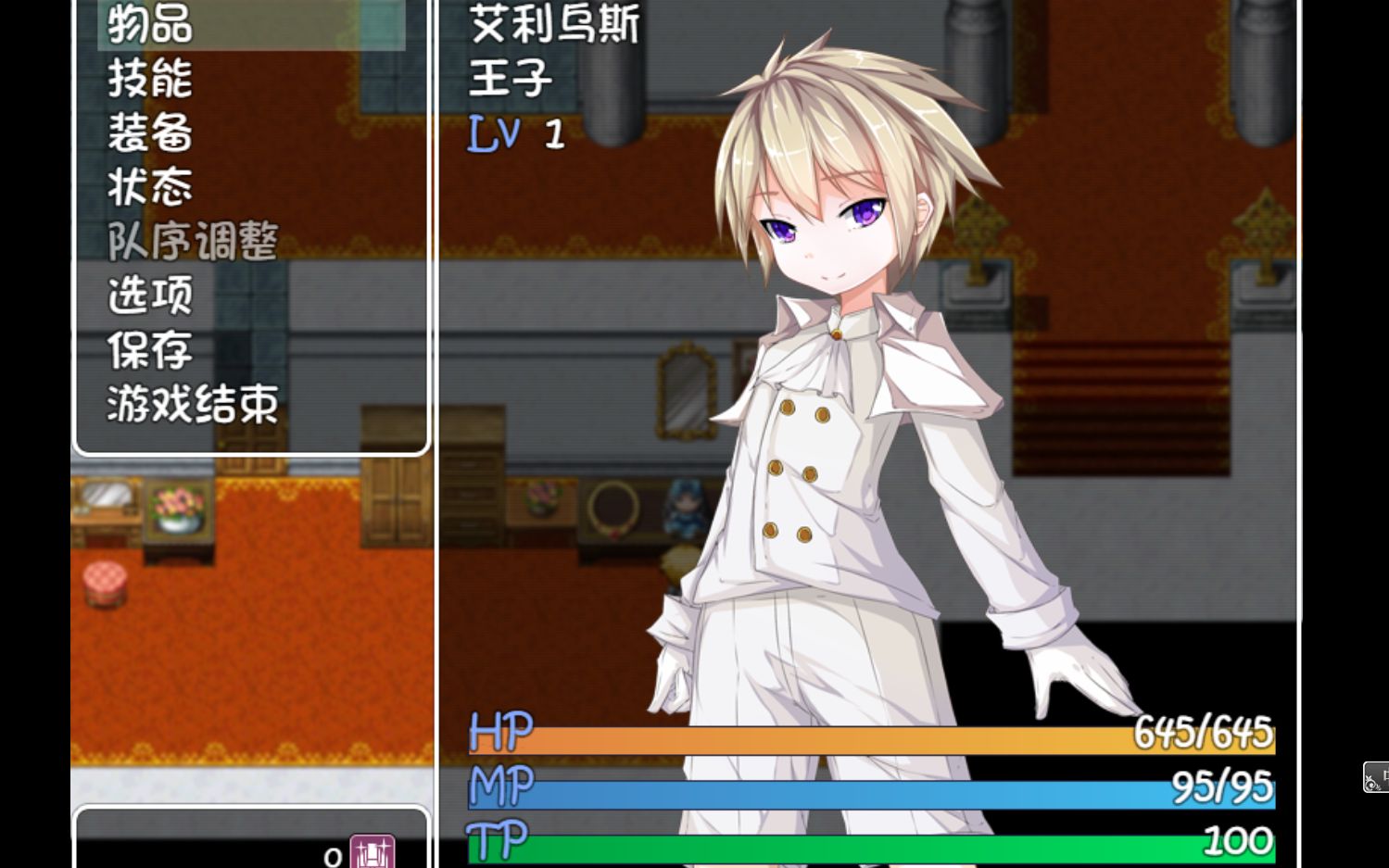Click the LV 1 level label
This screenshot has height=868, width=1389.
click(514, 133)
